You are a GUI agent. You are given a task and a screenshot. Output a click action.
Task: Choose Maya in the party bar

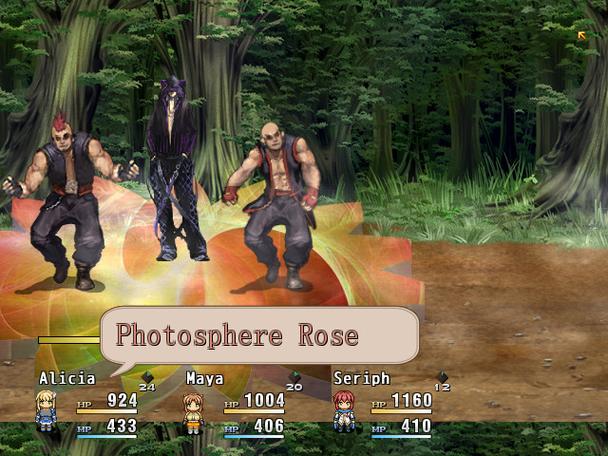pos(234,403)
